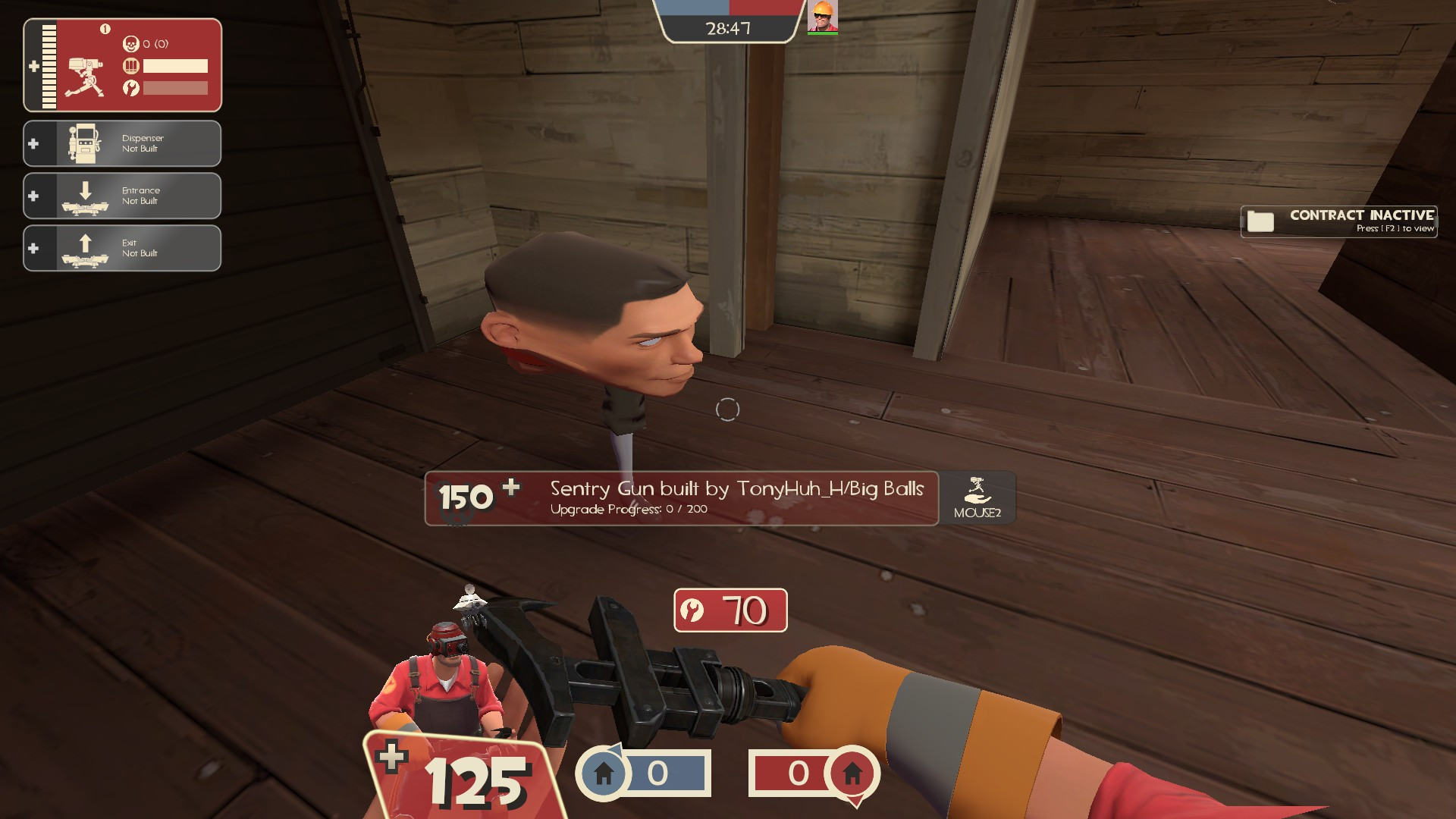Click the match timer showing 28:47
The height and width of the screenshot is (819, 1456).
(728, 29)
